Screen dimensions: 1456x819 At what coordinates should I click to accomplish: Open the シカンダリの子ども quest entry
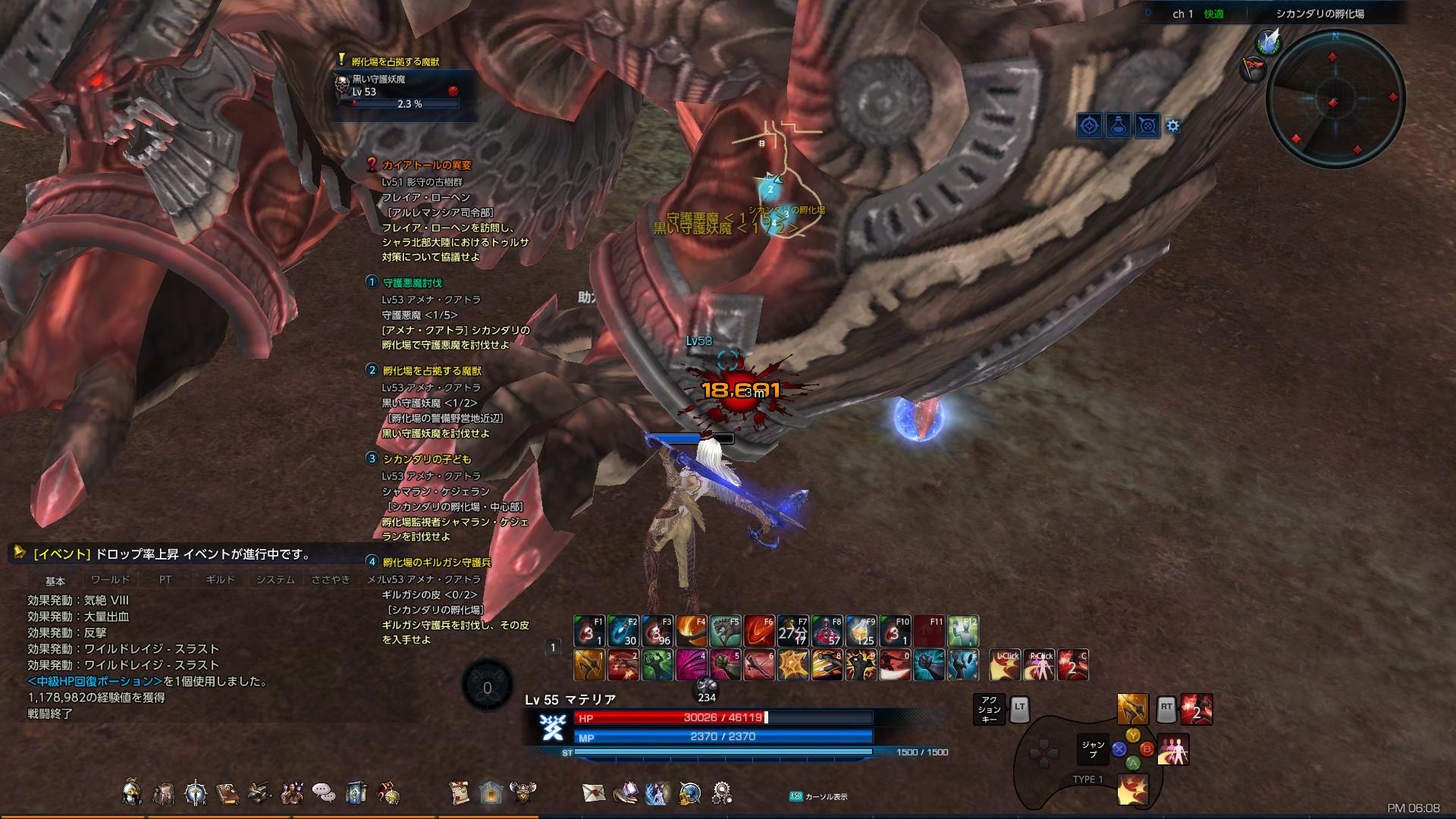(426, 459)
